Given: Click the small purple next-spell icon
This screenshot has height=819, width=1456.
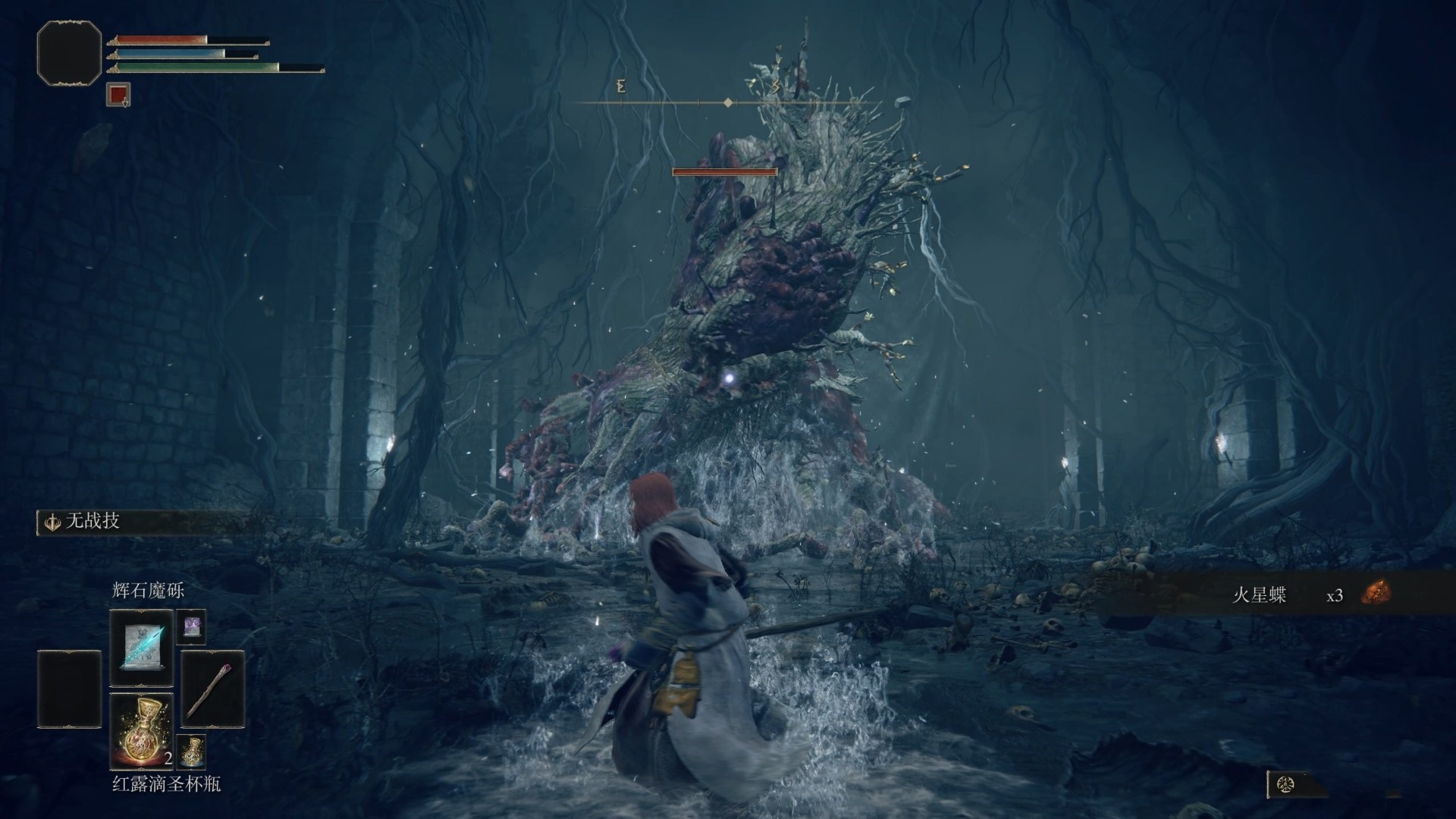Looking at the screenshot, I should [191, 626].
